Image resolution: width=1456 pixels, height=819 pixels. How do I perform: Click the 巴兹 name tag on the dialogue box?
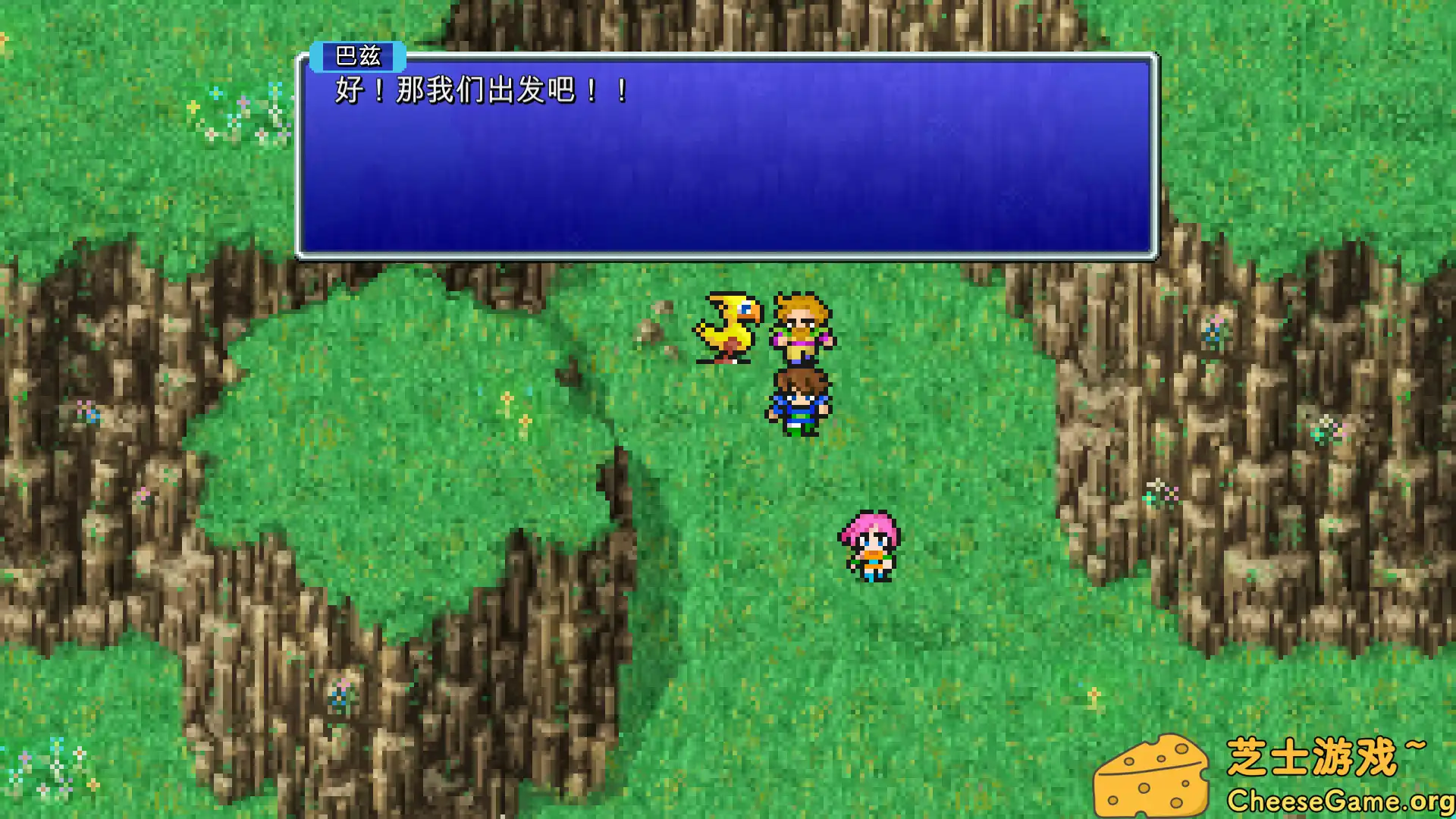click(x=358, y=55)
